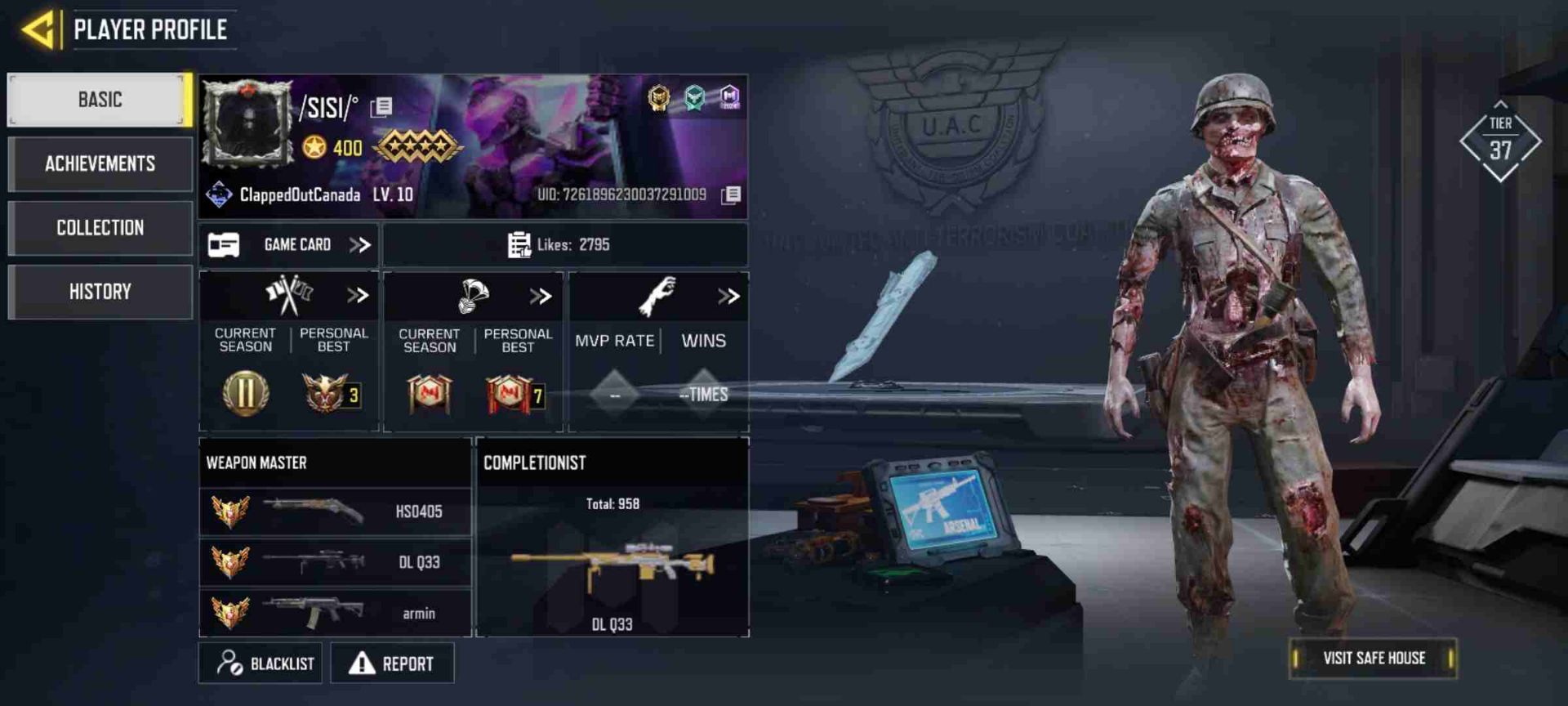
Task: Open the Game Card
Action: click(288, 244)
